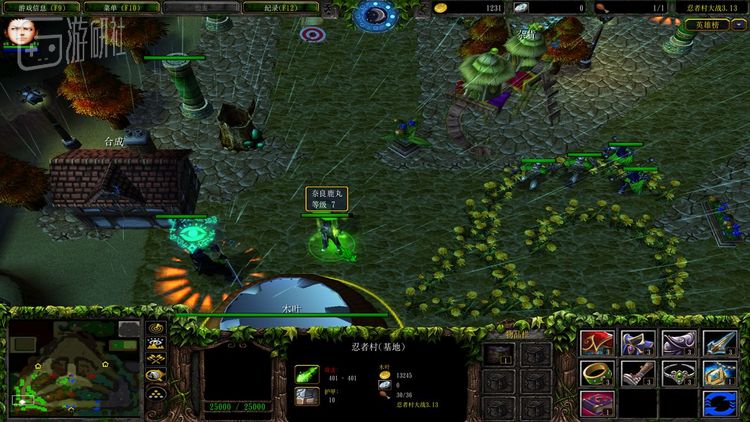Click the formation movement toggle button
750x422 pixels.
click(x=156, y=392)
